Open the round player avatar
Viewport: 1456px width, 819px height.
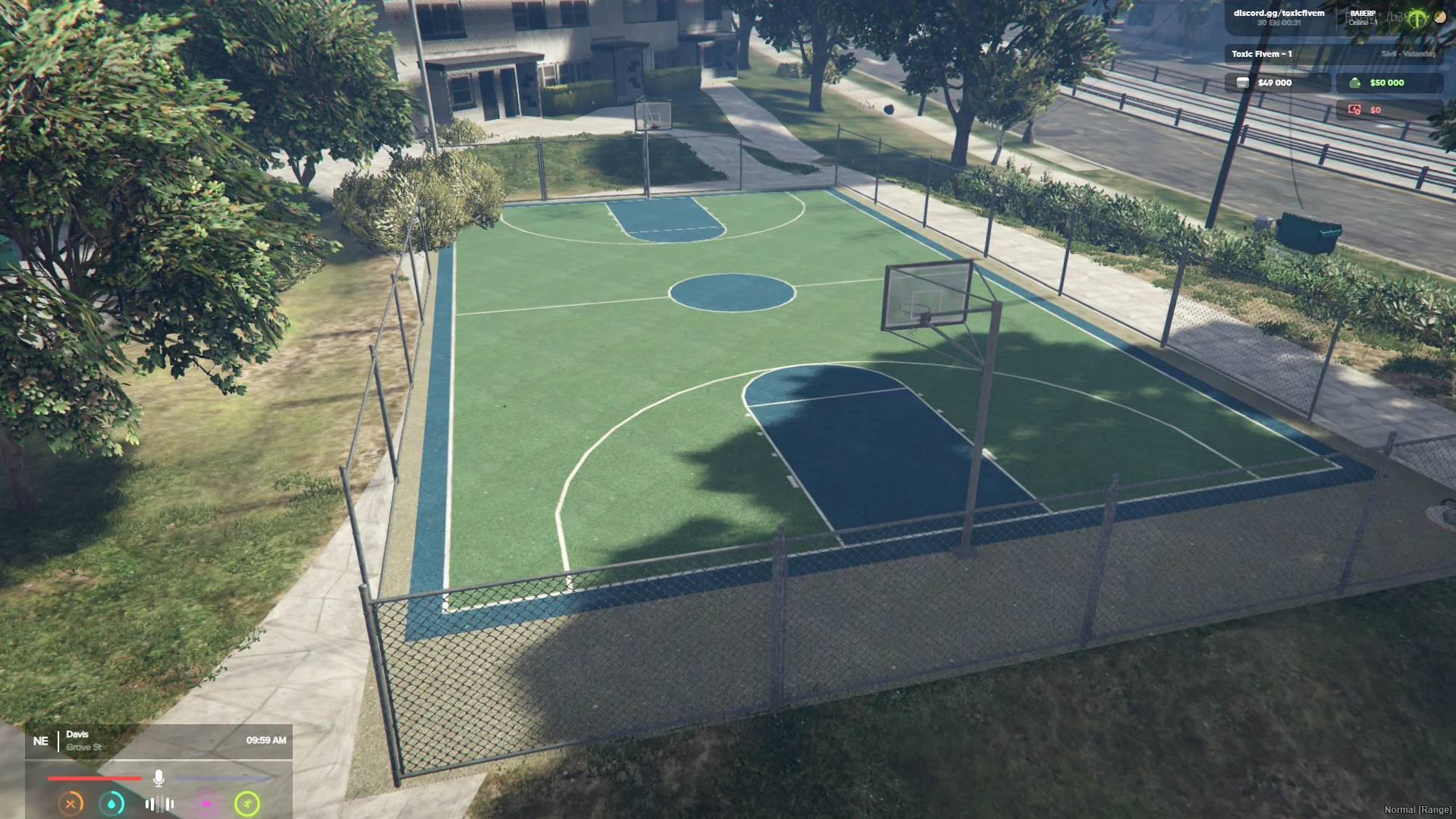1439,16
